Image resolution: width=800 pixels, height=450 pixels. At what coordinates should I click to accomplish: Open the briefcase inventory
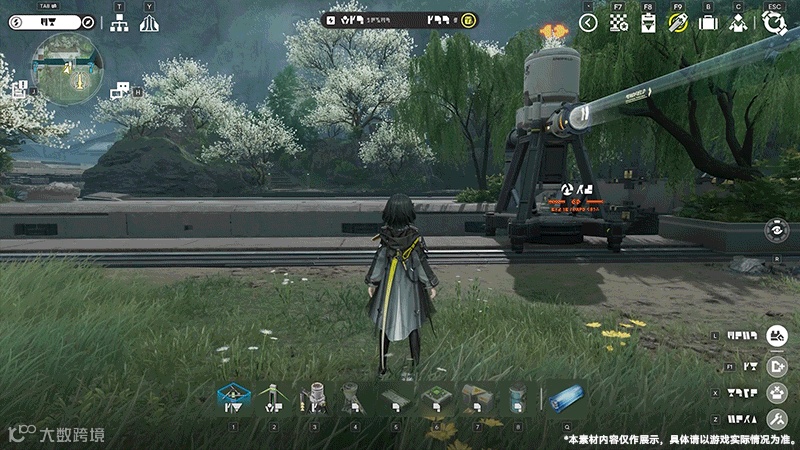(x=708, y=22)
